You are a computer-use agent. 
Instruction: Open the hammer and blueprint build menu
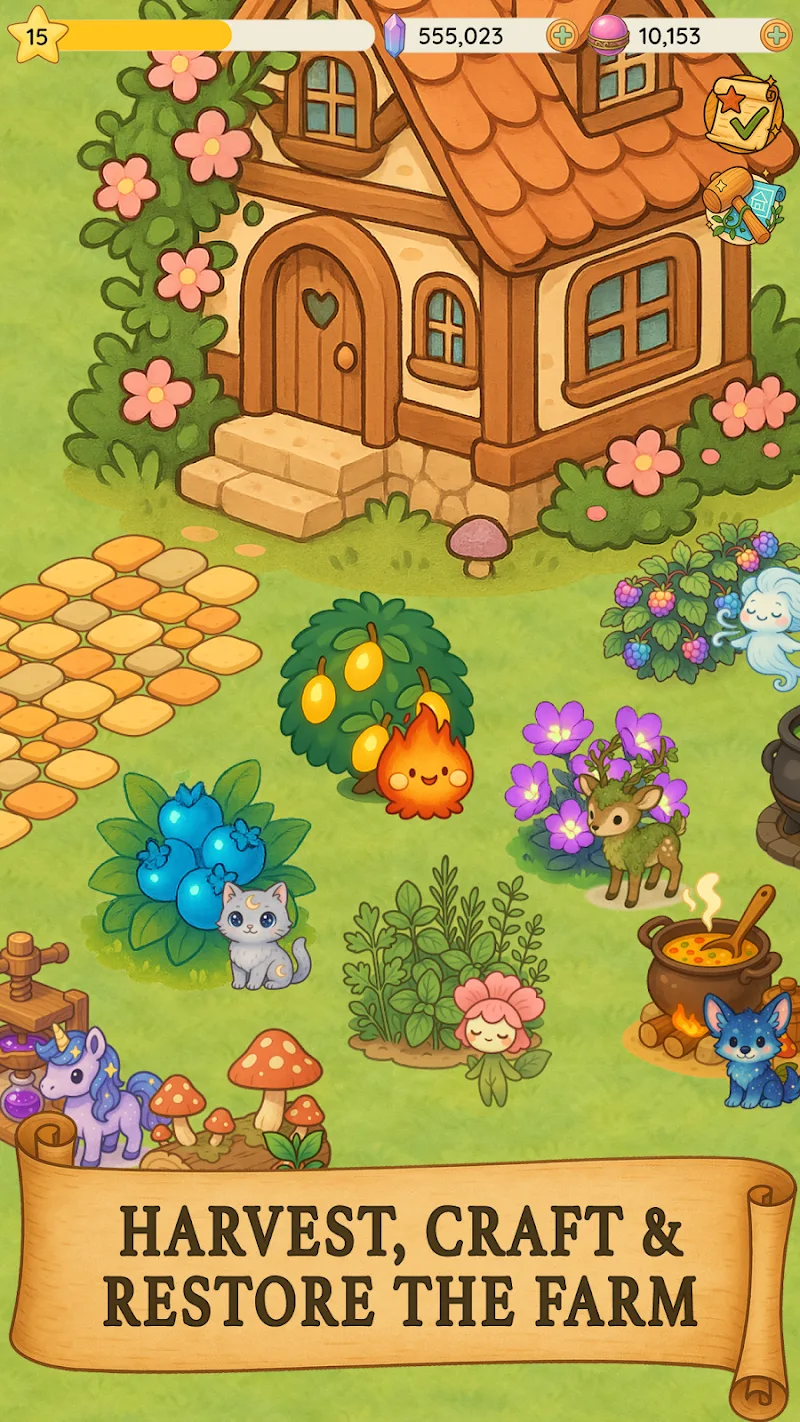743,204
